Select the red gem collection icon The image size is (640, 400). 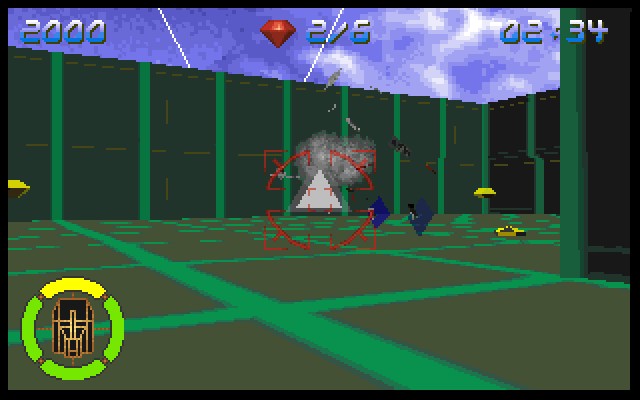point(279,32)
